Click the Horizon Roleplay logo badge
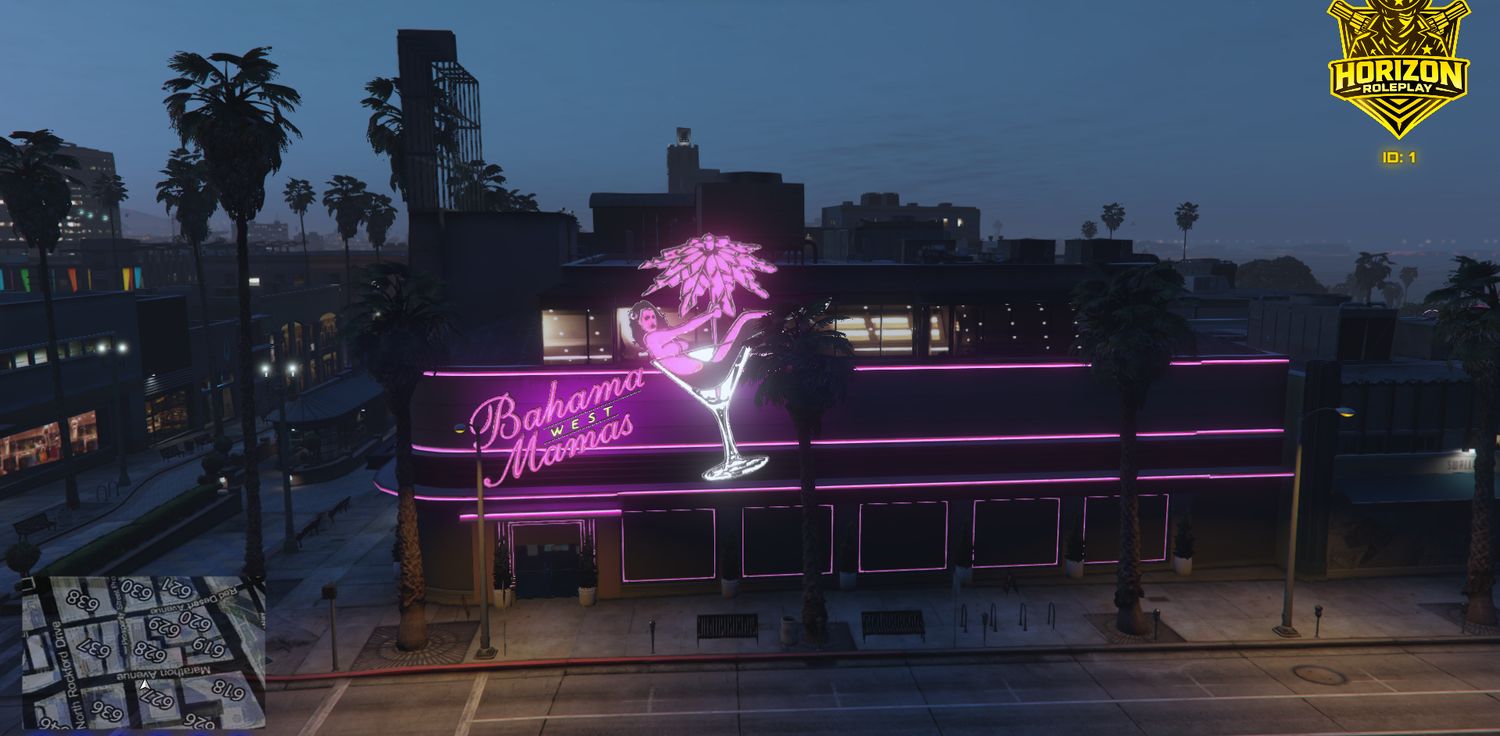 pyautogui.click(x=1398, y=68)
